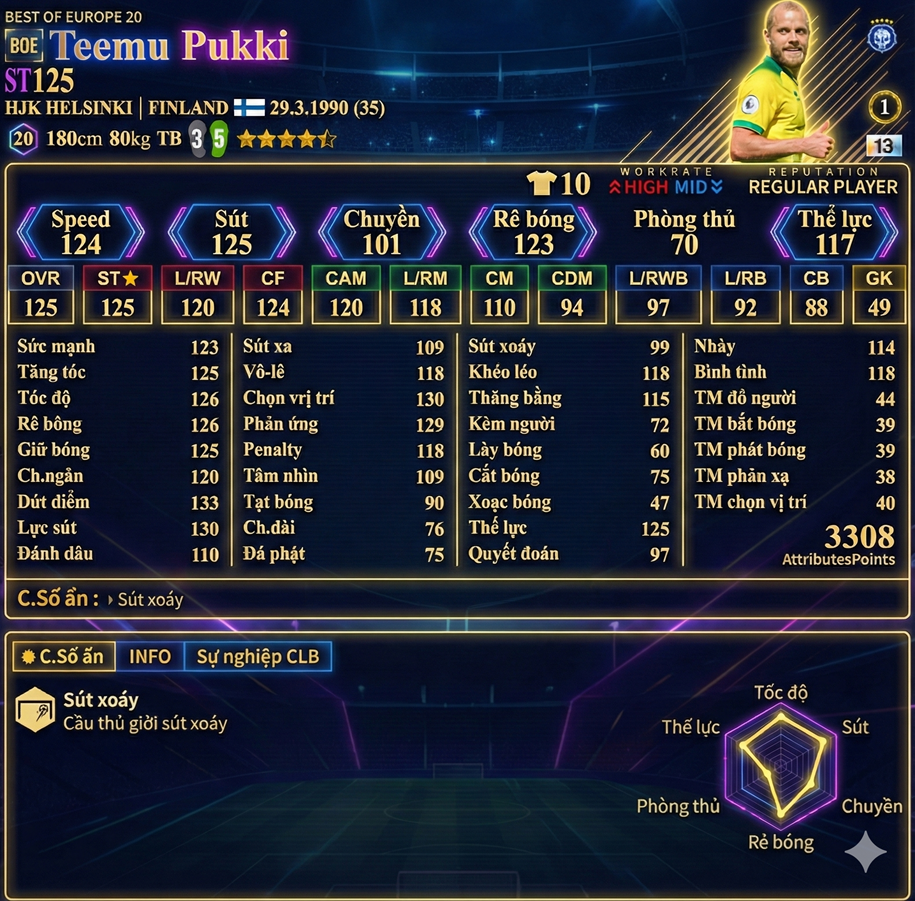915x901 pixels.
Task: Expand the Chuyền stat category
Action: (382, 232)
